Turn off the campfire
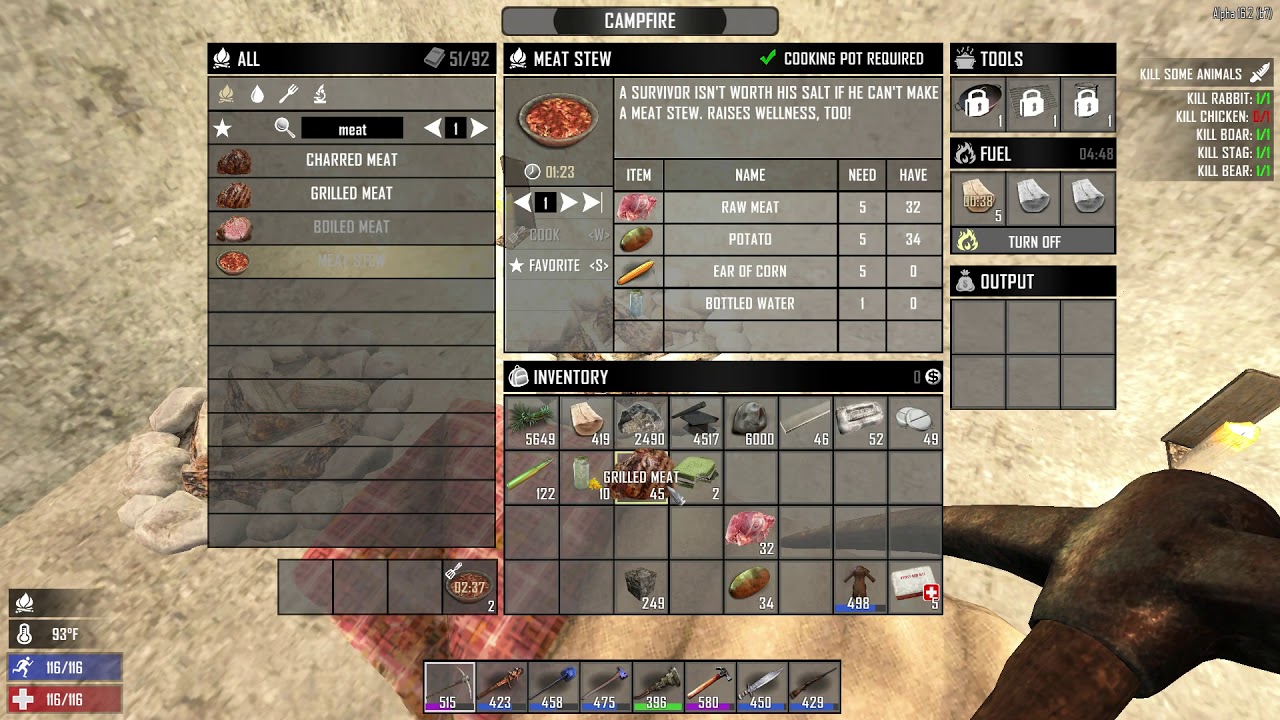1280x720 pixels. 1033,242
